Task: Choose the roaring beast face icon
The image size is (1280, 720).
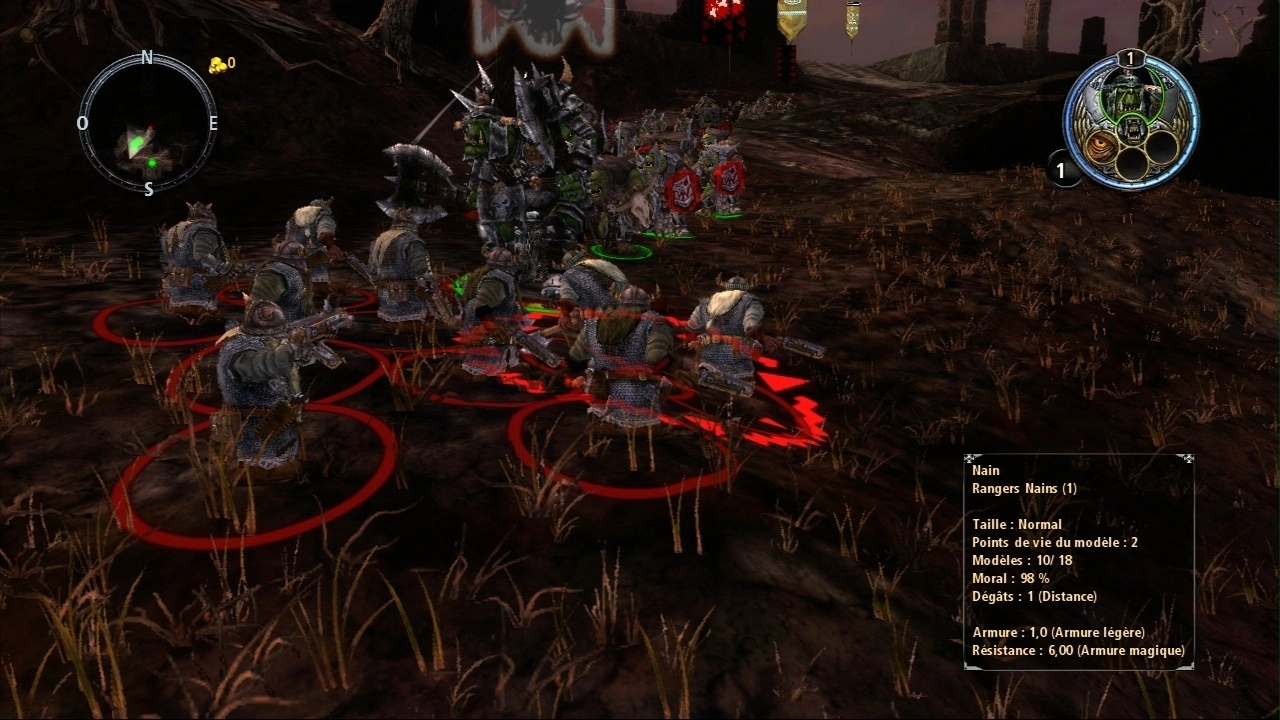Action: 1132,128
